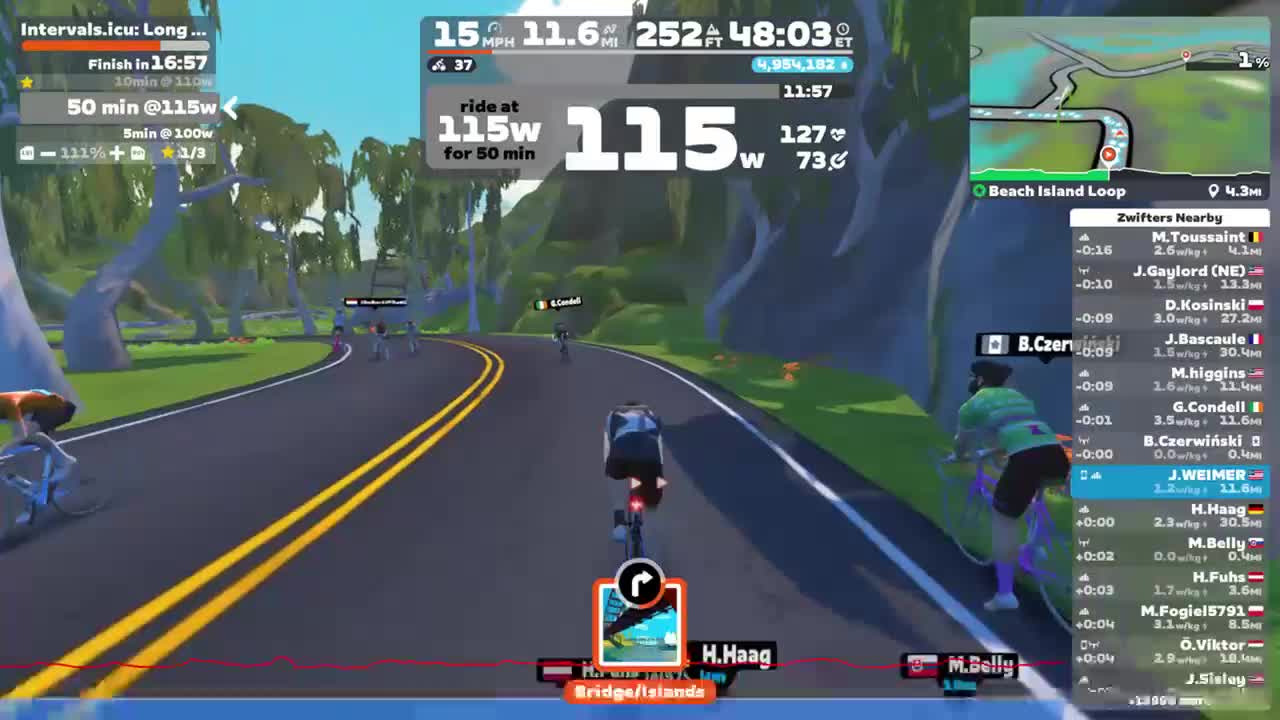Decrease workout bias with the minus icon
Screen dimensions: 1280x720
49,152
